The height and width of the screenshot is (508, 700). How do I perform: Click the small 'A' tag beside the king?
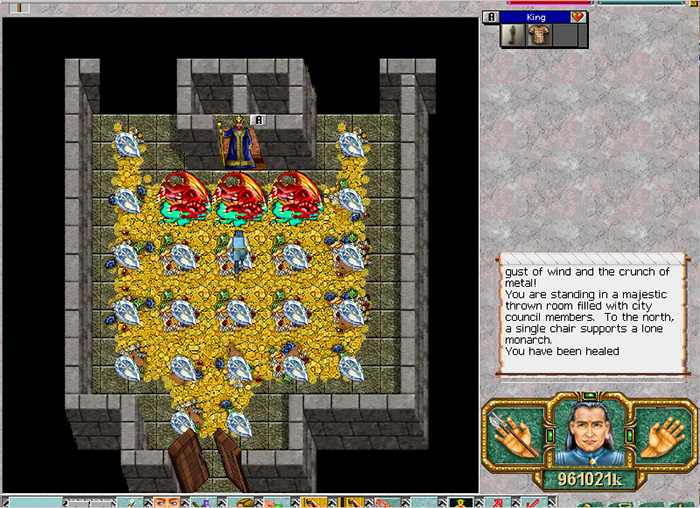[258, 120]
